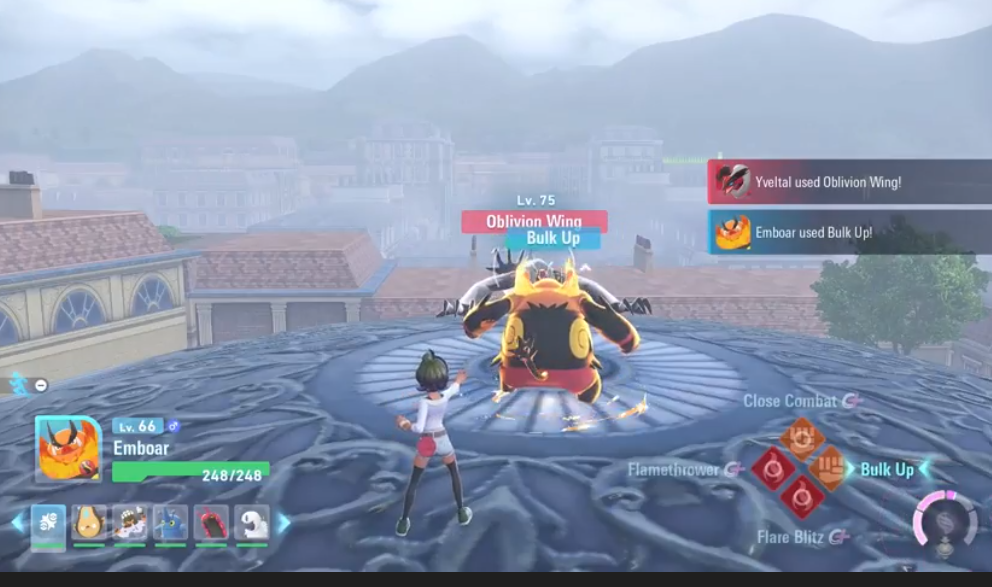Viewport: 992px width, 587px height.
Task: Cycle party right with the arrow
Action: [284, 523]
